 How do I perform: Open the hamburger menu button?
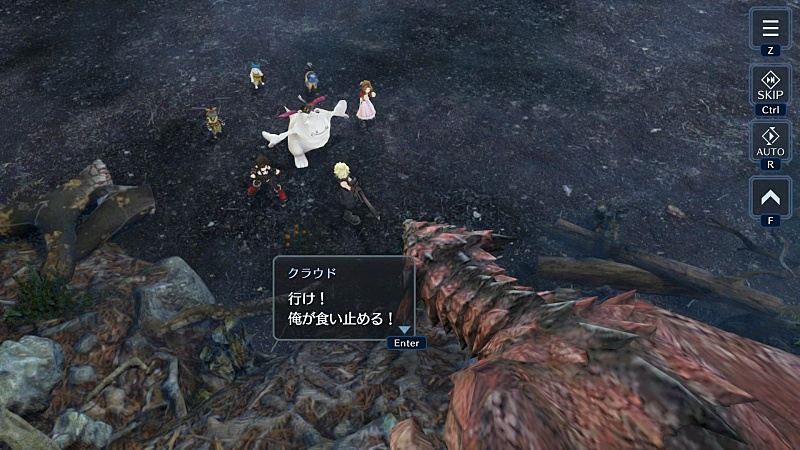(770, 27)
